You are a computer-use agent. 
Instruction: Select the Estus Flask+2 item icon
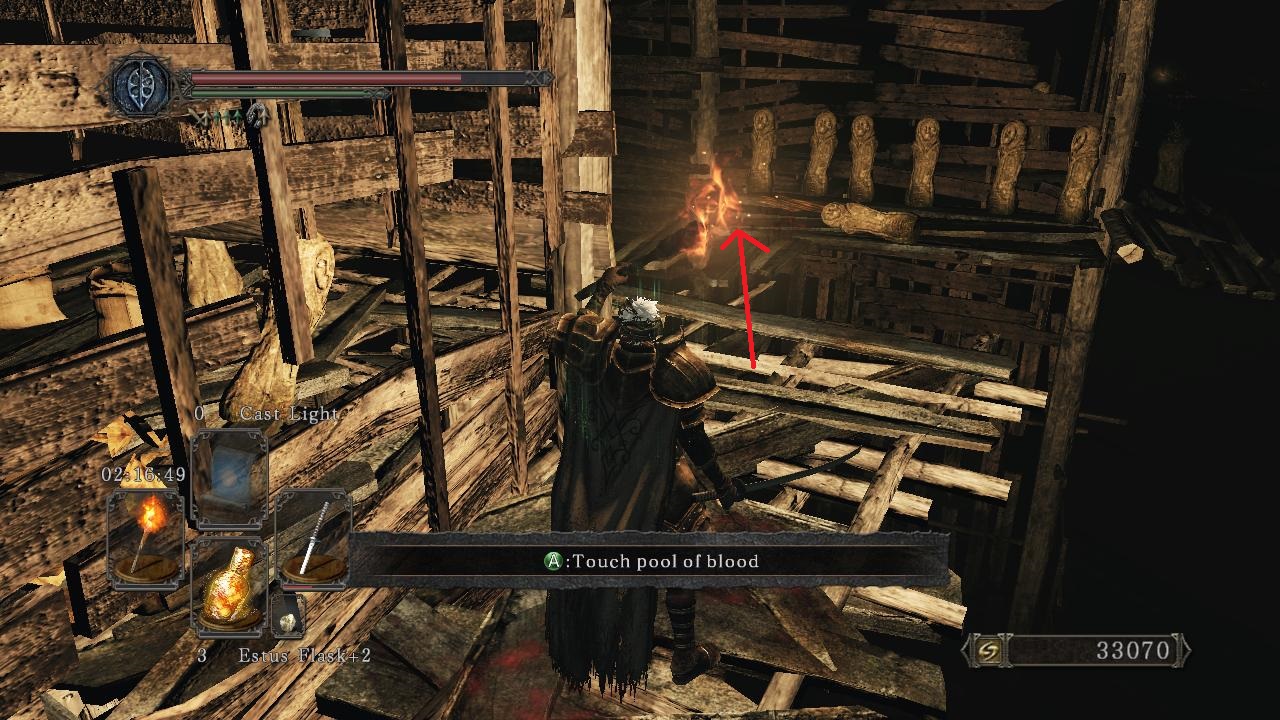232,587
